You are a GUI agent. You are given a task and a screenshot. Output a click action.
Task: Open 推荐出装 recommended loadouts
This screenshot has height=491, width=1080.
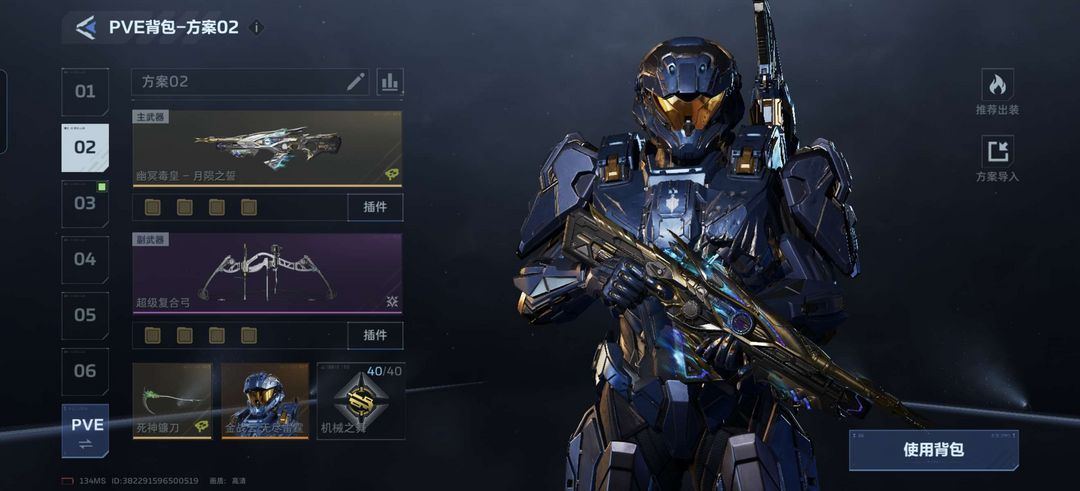click(997, 92)
